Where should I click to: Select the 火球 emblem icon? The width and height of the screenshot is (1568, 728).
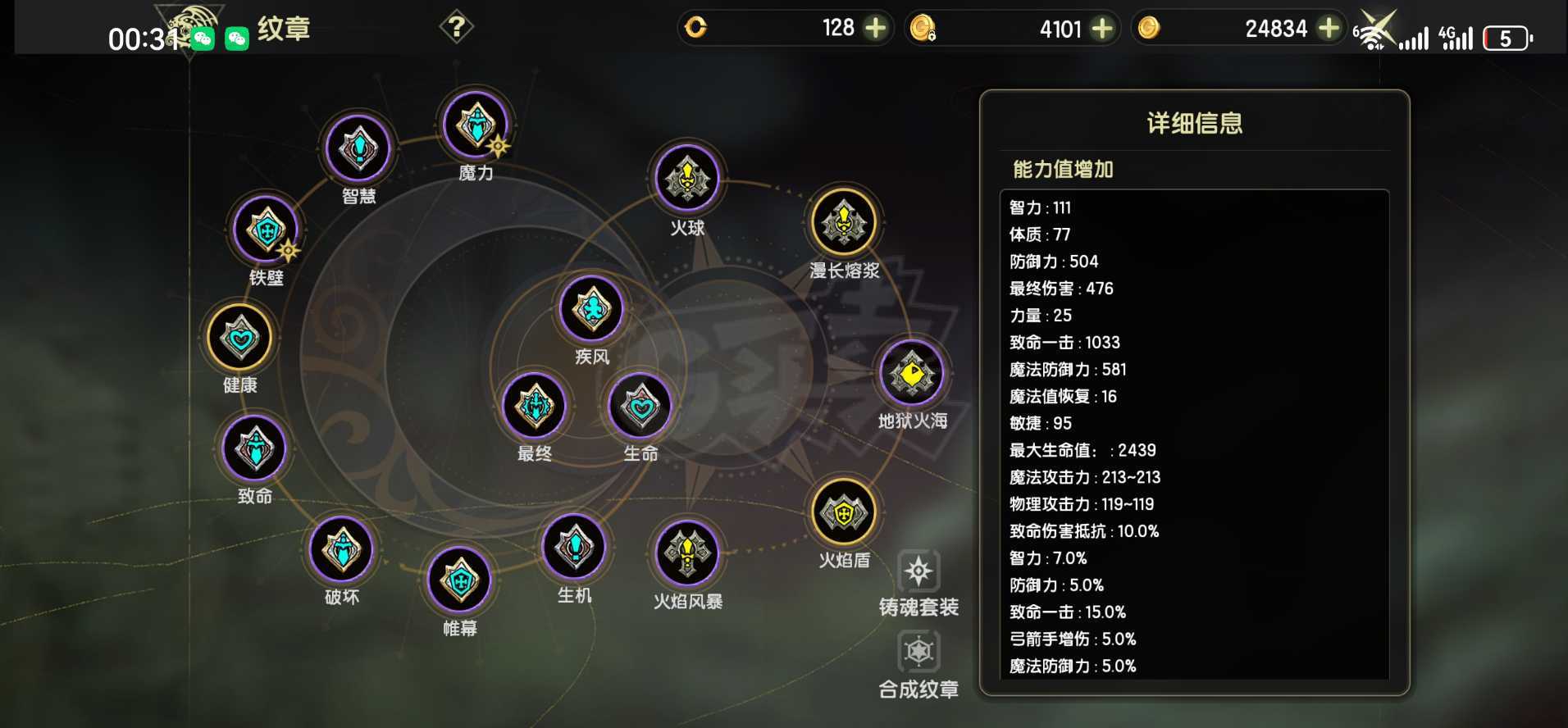[687, 175]
